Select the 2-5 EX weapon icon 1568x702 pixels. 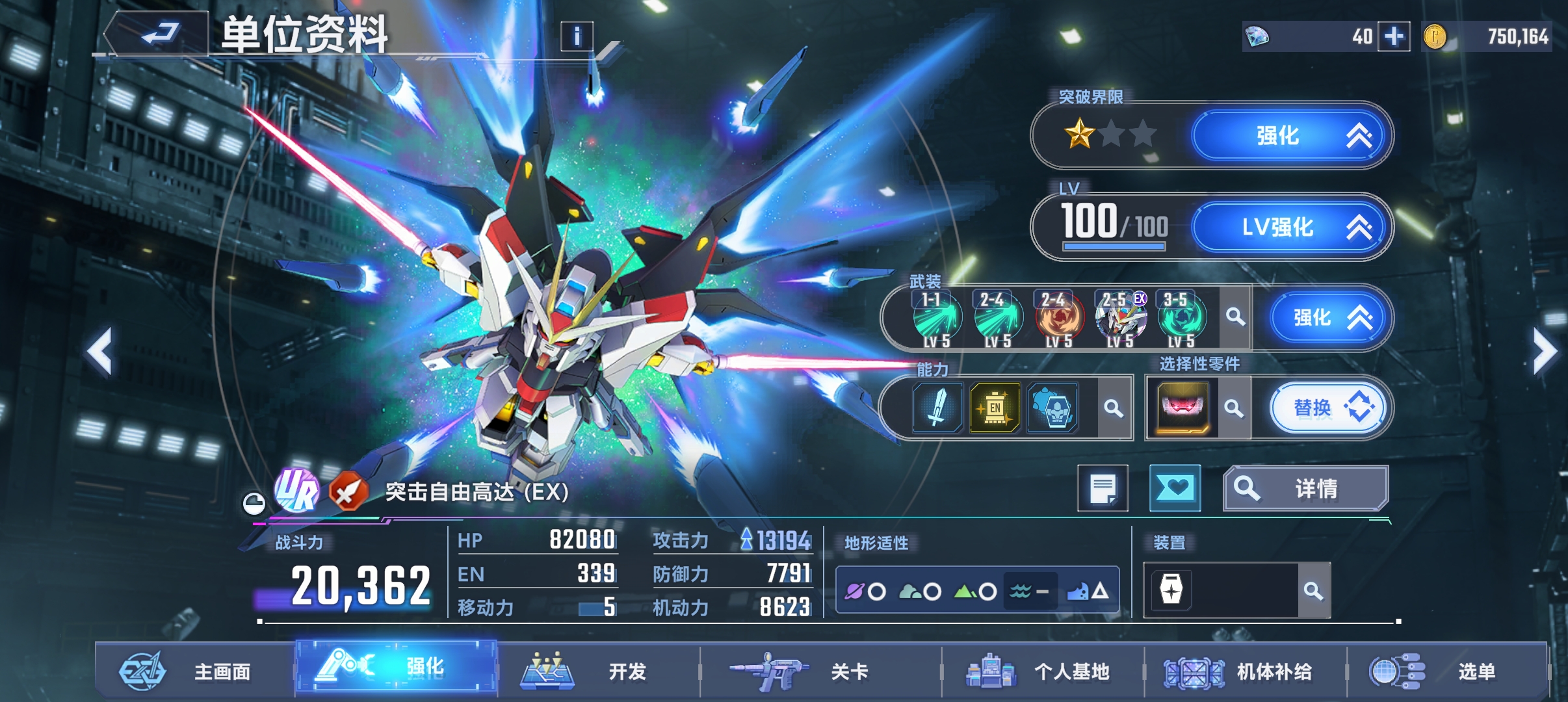[1121, 318]
